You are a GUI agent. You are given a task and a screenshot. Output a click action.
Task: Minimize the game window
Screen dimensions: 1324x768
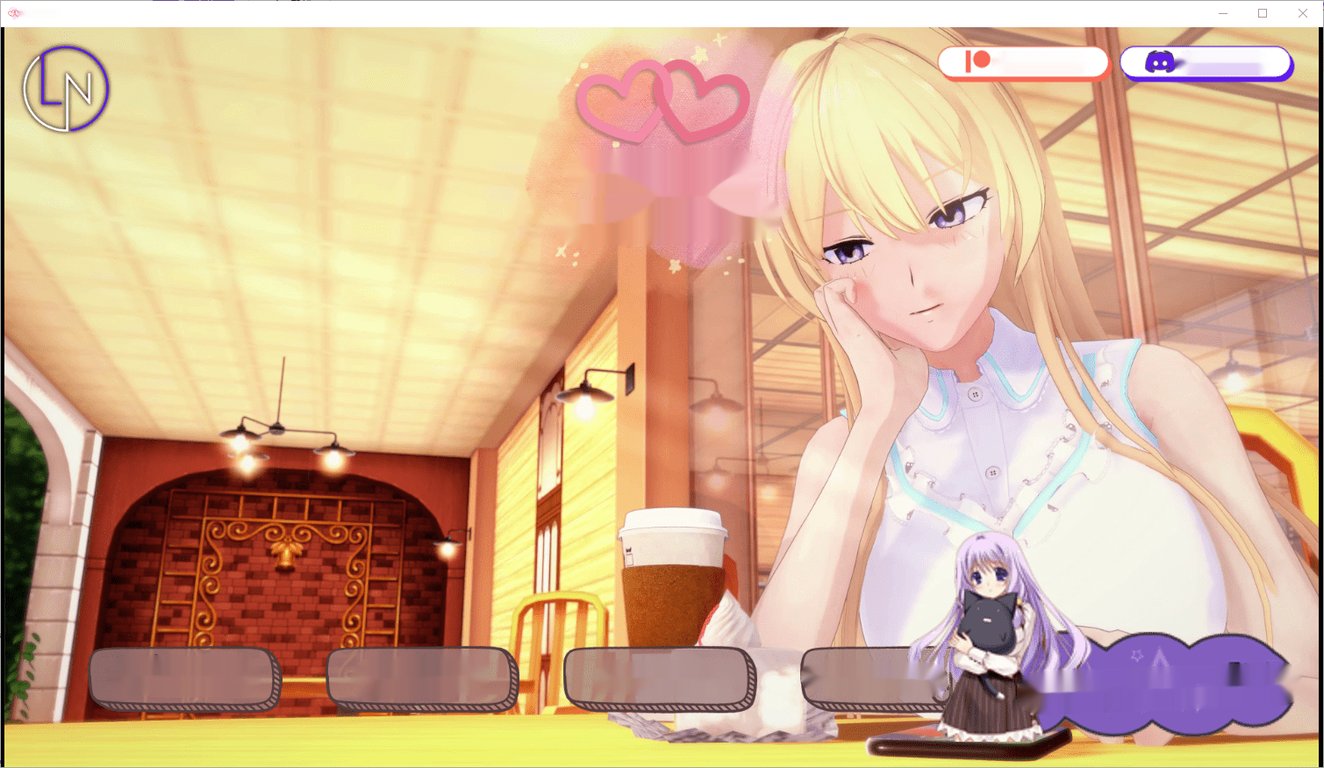[x=1222, y=13]
